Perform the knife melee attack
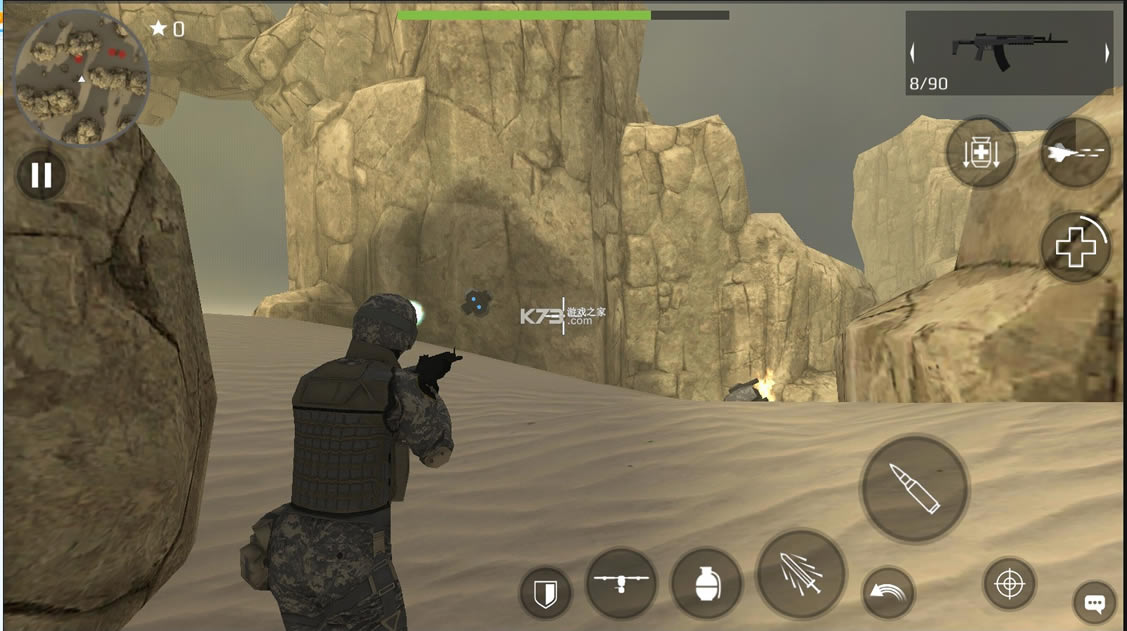 (x=801, y=575)
